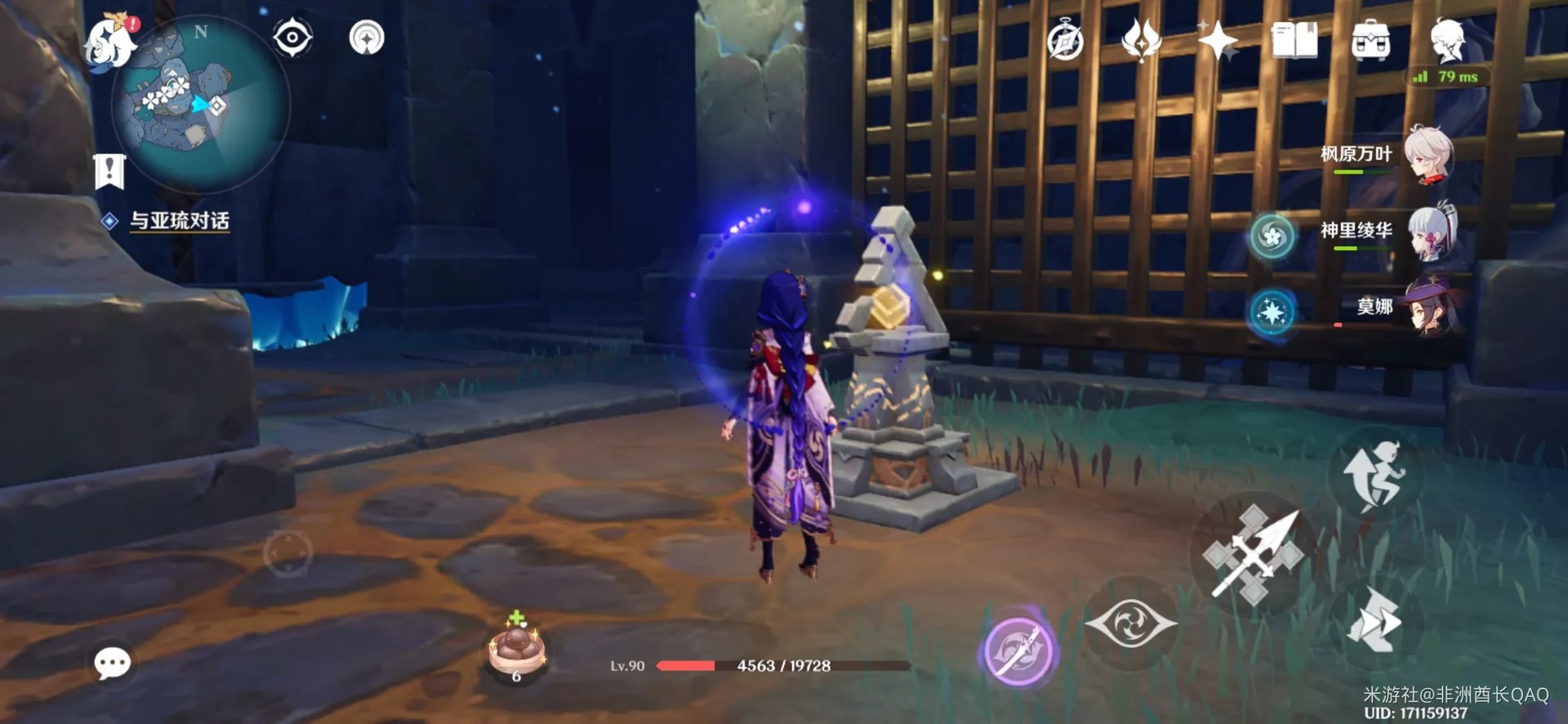The image size is (1568, 724).
Task: Open the winged emblem icon in the top bar
Action: (x=1142, y=41)
